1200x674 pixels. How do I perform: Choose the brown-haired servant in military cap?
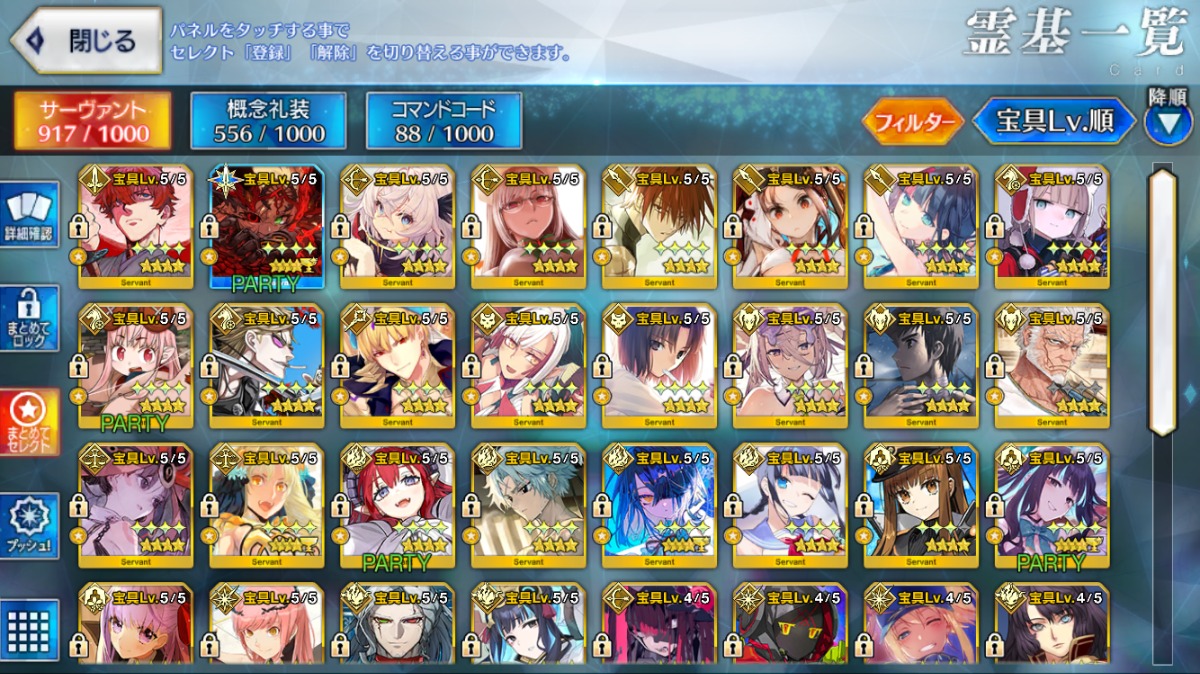[921, 503]
